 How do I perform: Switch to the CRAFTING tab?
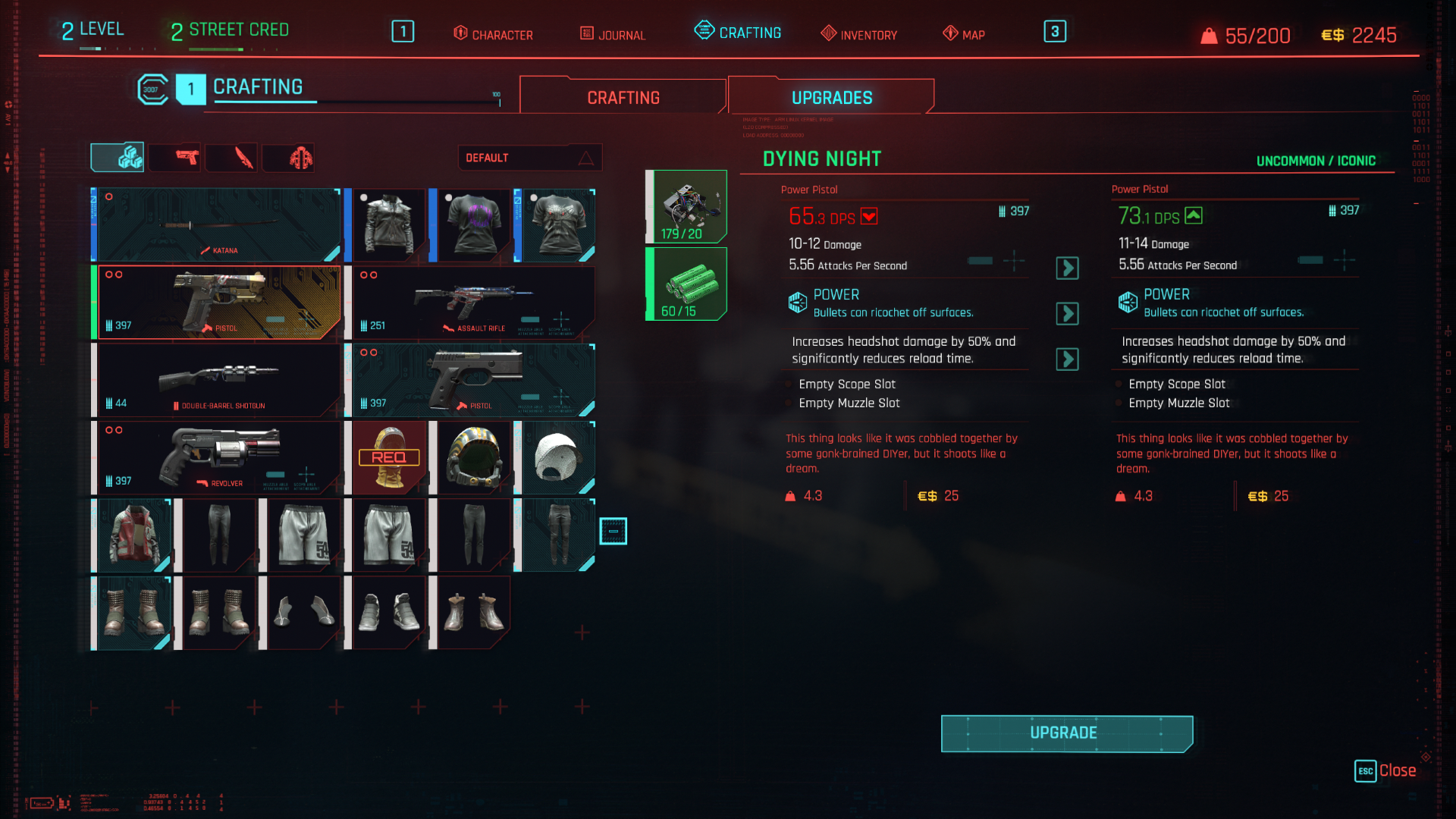(x=622, y=96)
